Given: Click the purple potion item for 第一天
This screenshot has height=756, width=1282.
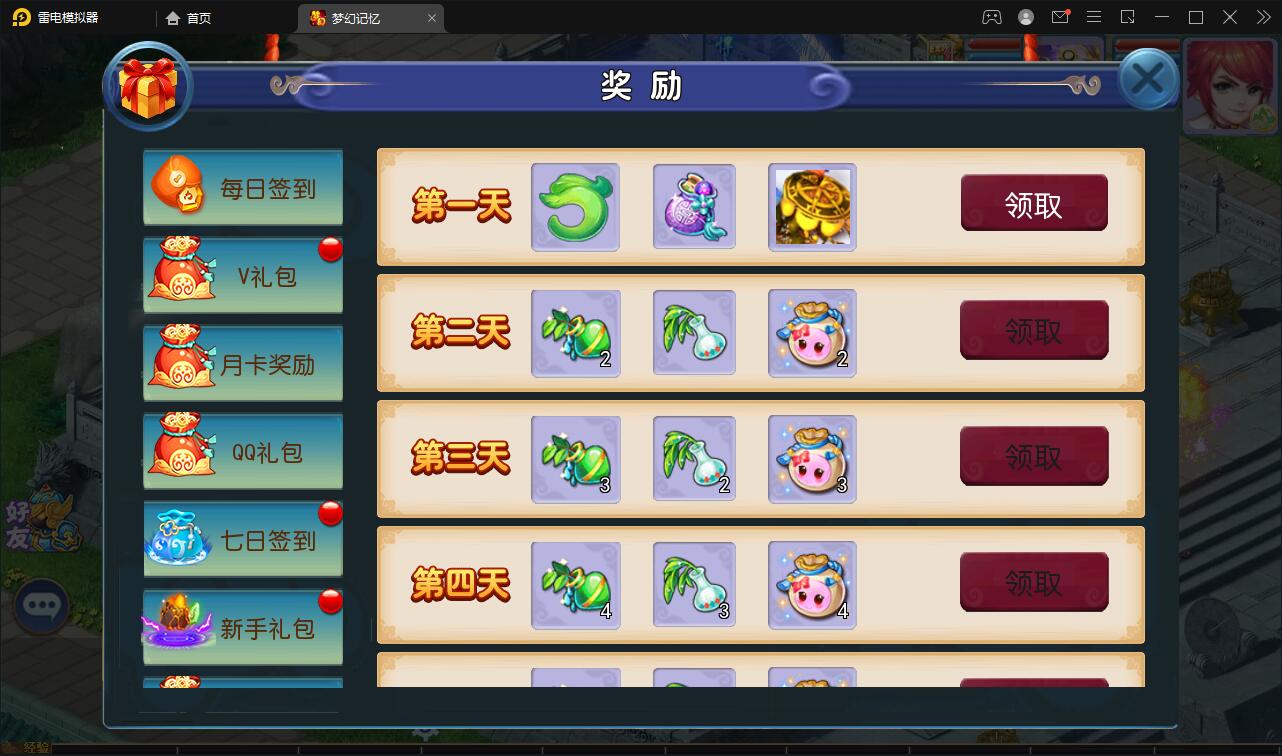Looking at the screenshot, I should [x=693, y=206].
